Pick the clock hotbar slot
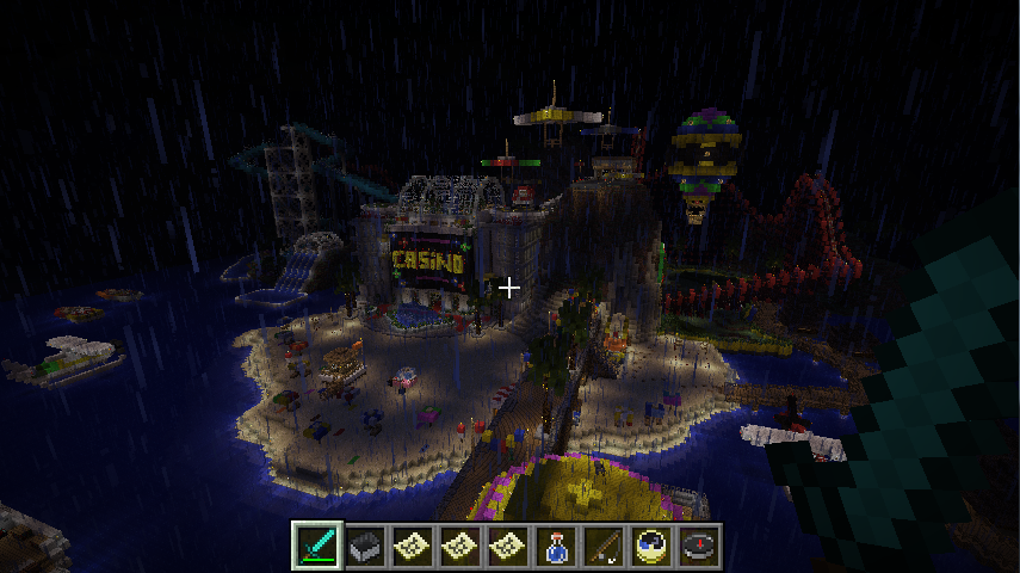This screenshot has width=1020, height=573. tap(652, 546)
